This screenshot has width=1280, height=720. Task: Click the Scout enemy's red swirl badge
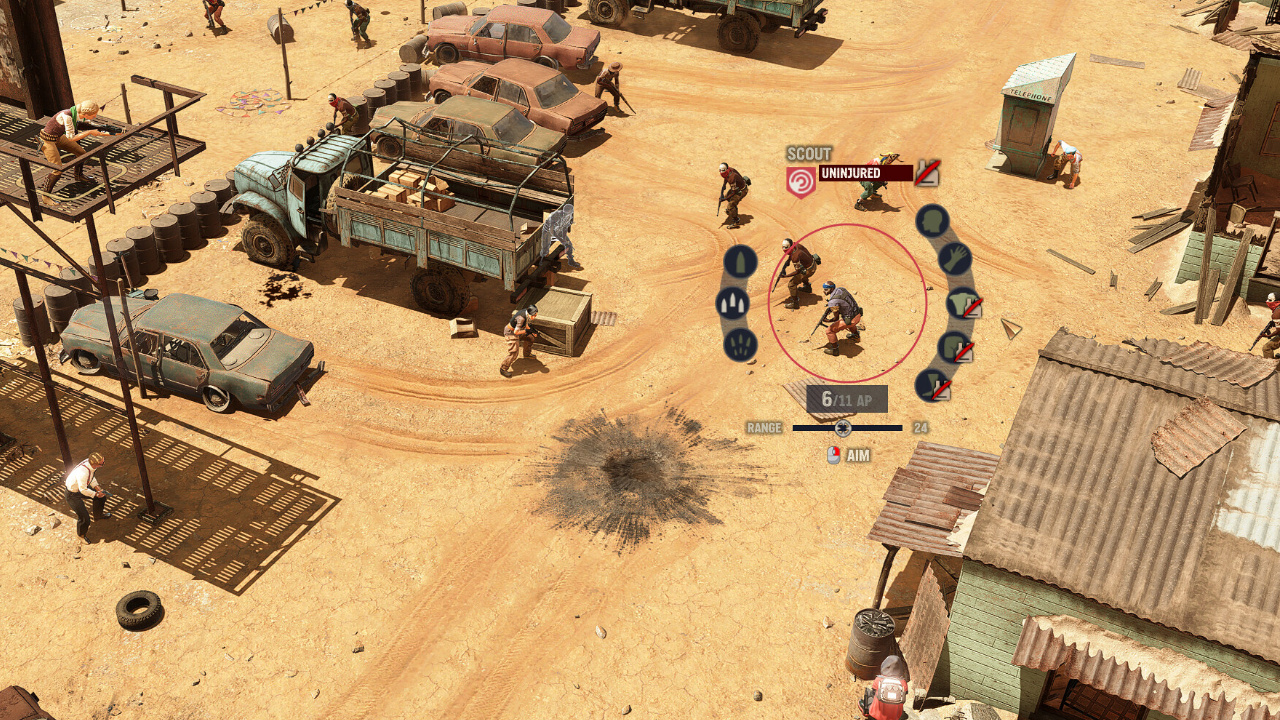coord(801,182)
